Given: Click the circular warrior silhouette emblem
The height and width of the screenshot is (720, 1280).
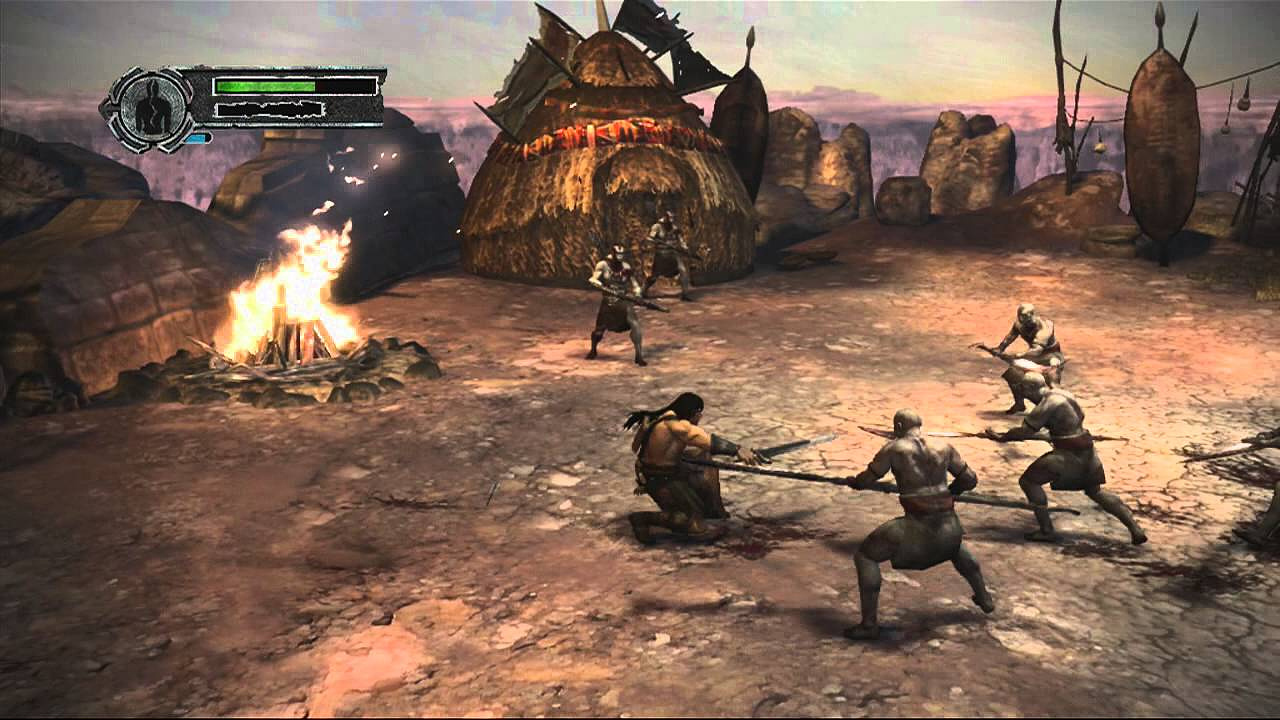Looking at the screenshot, I should pos(150,109).
